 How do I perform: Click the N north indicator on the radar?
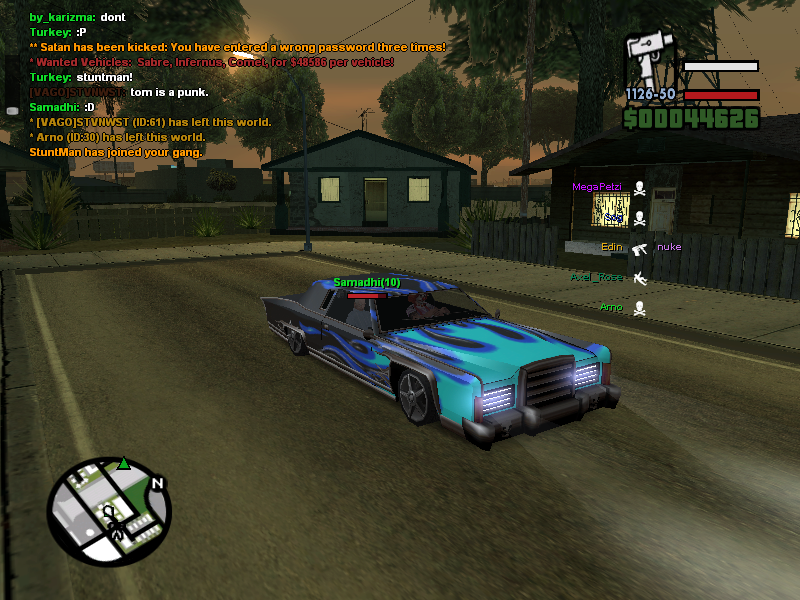pyautogui.click(x=157, y=484)
